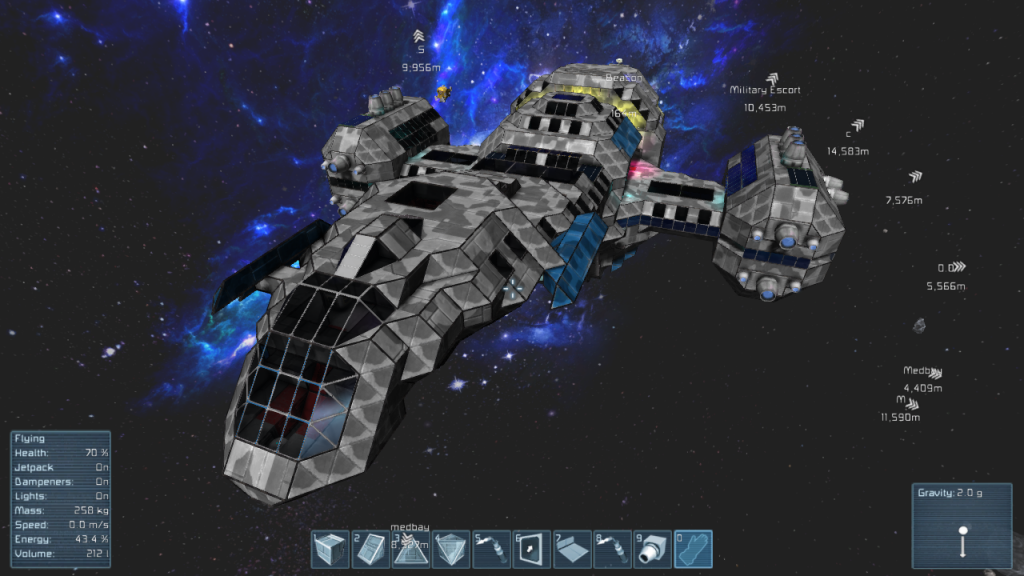Choose the slope armor block in slot 2
1024x576 pixels.
pyautogui.click(x=370, y=549)
